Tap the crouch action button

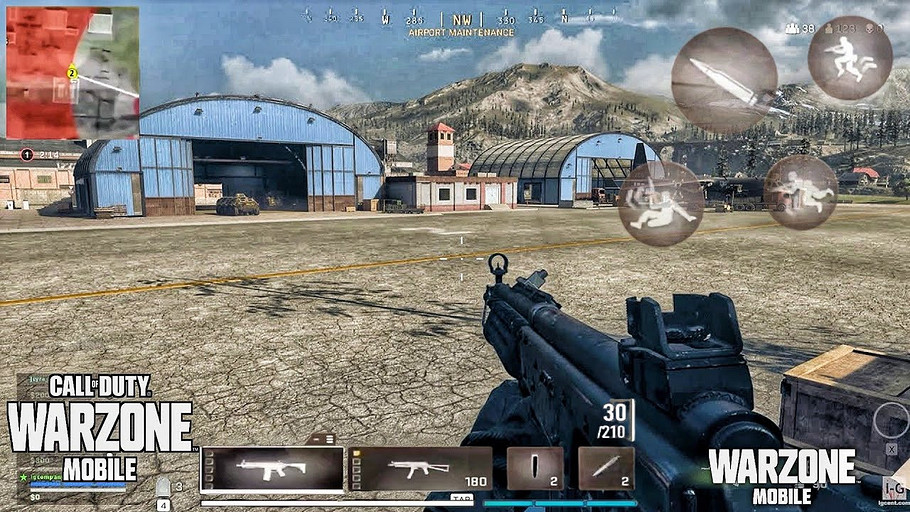pyautogui.click(x=800, y=192)
